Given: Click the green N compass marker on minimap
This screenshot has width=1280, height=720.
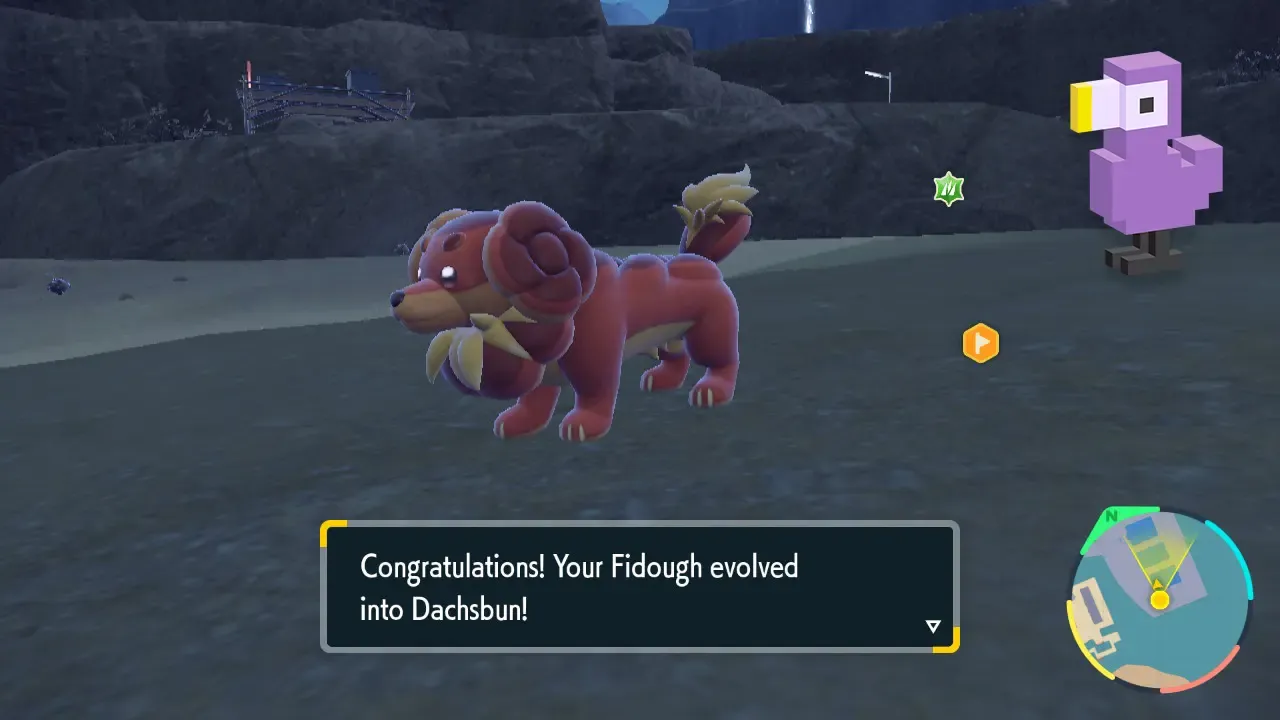Looking at the screenshot, I should [1111, 516].
